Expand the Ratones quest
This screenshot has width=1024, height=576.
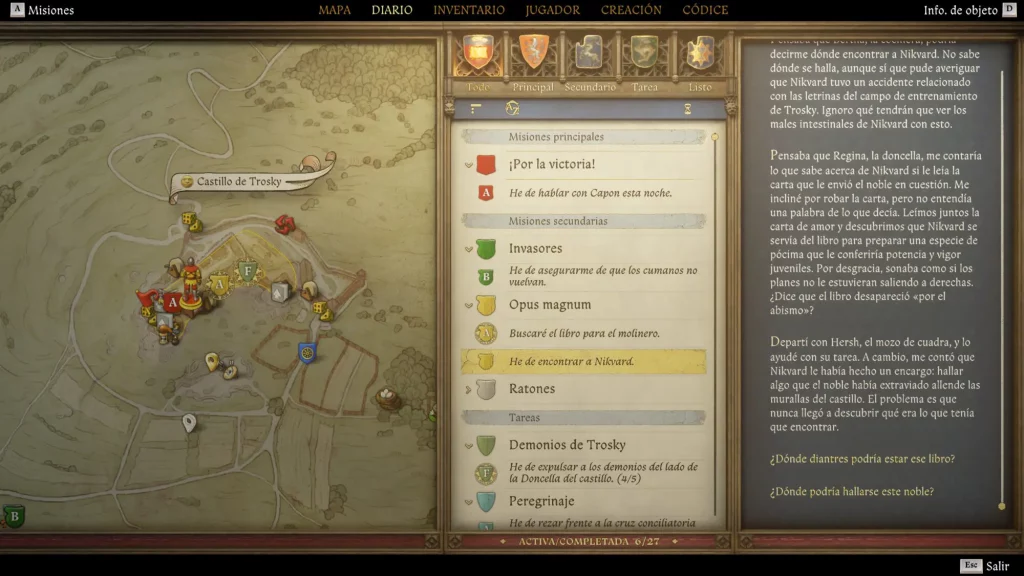tap(531, 388)
